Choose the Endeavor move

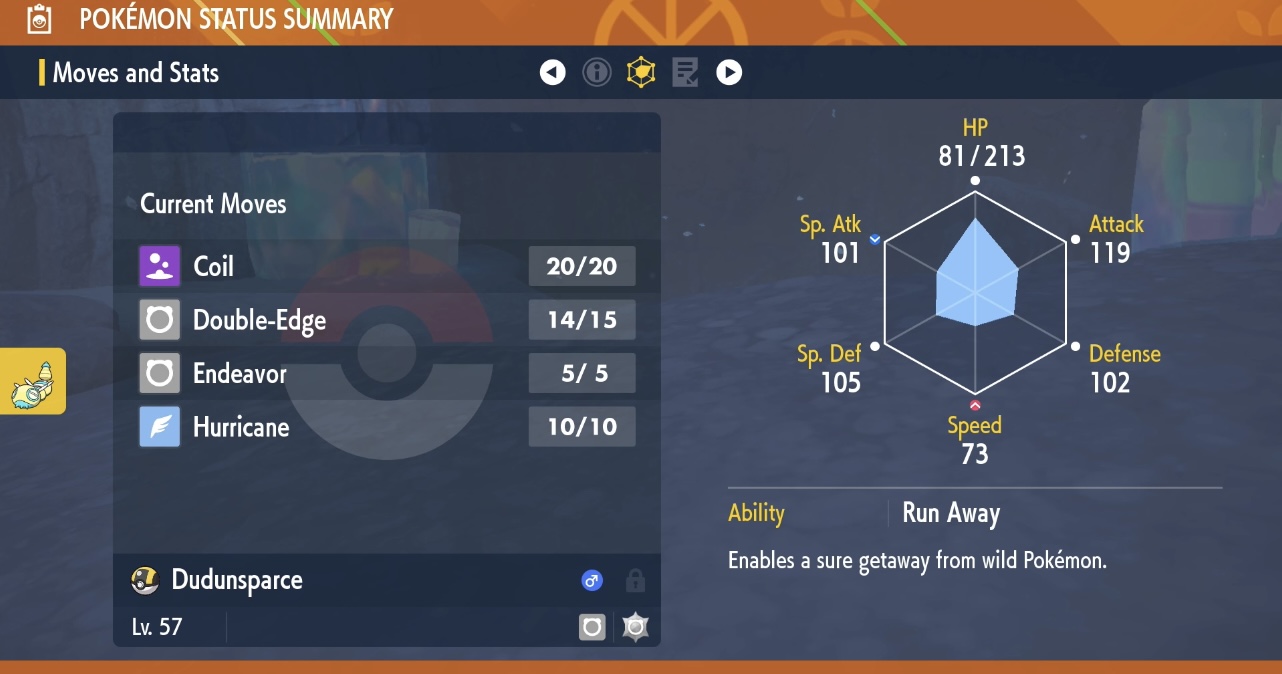pyautogui.click(x=386, y=374)
